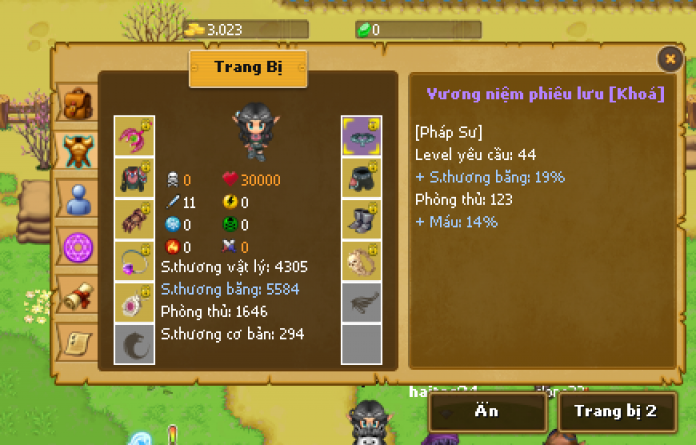Select the black pants equipment slot

pos(361,177)
